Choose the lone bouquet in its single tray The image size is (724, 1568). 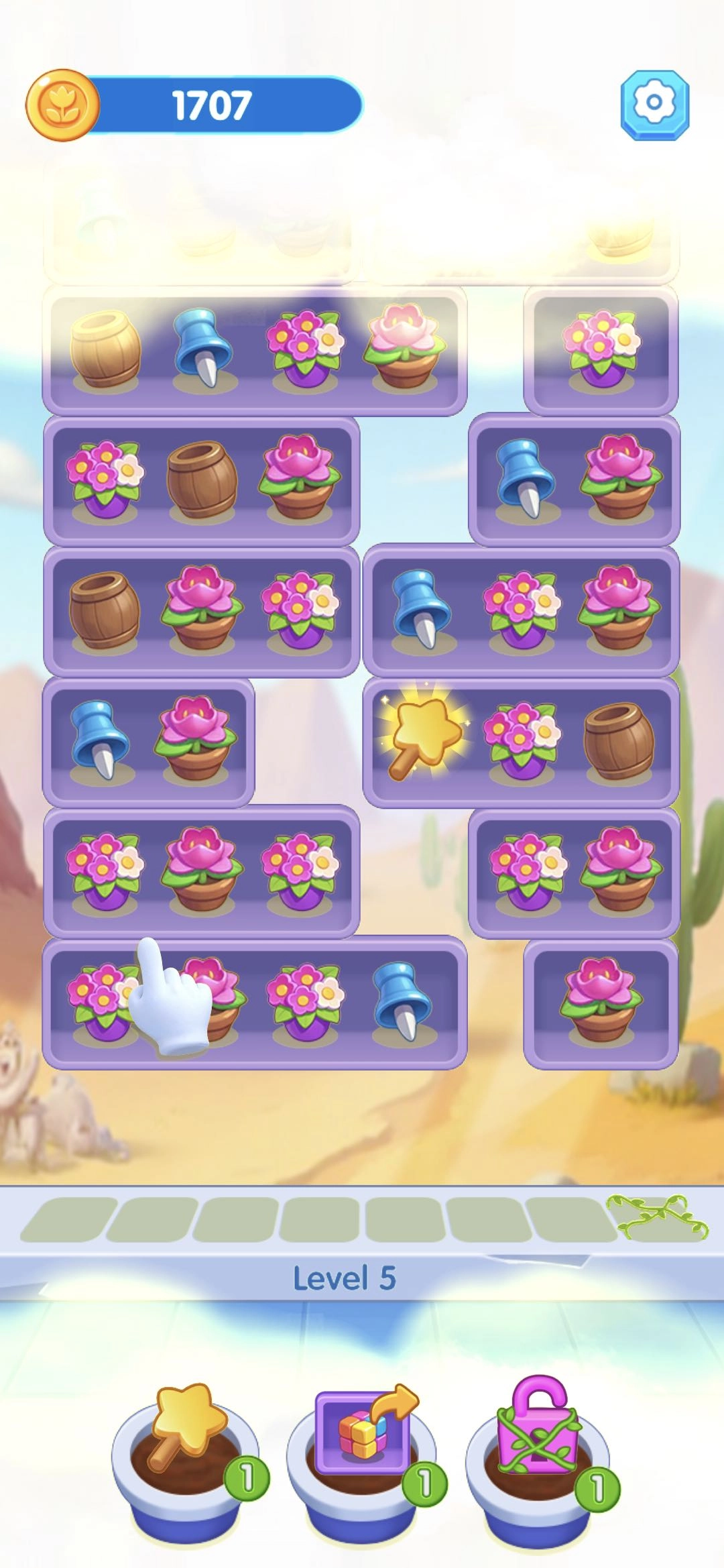click(x=601, y=347)
